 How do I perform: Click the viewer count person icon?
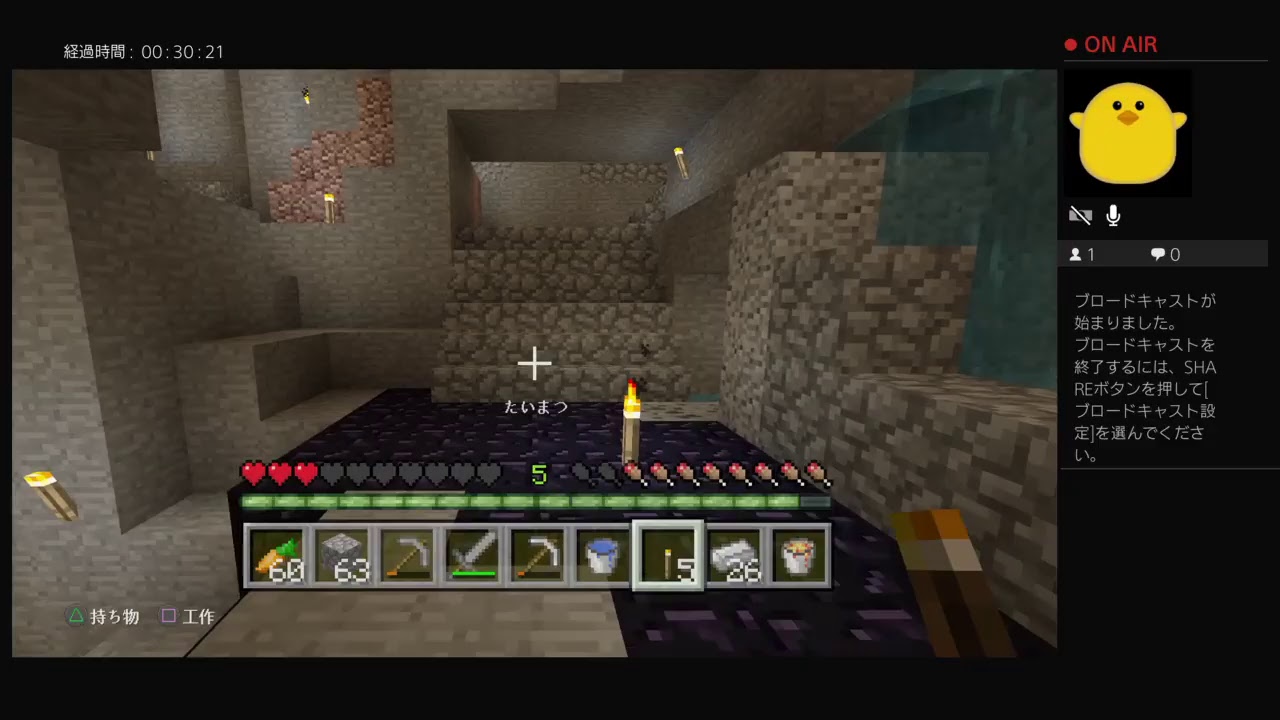pos(1075,254)
